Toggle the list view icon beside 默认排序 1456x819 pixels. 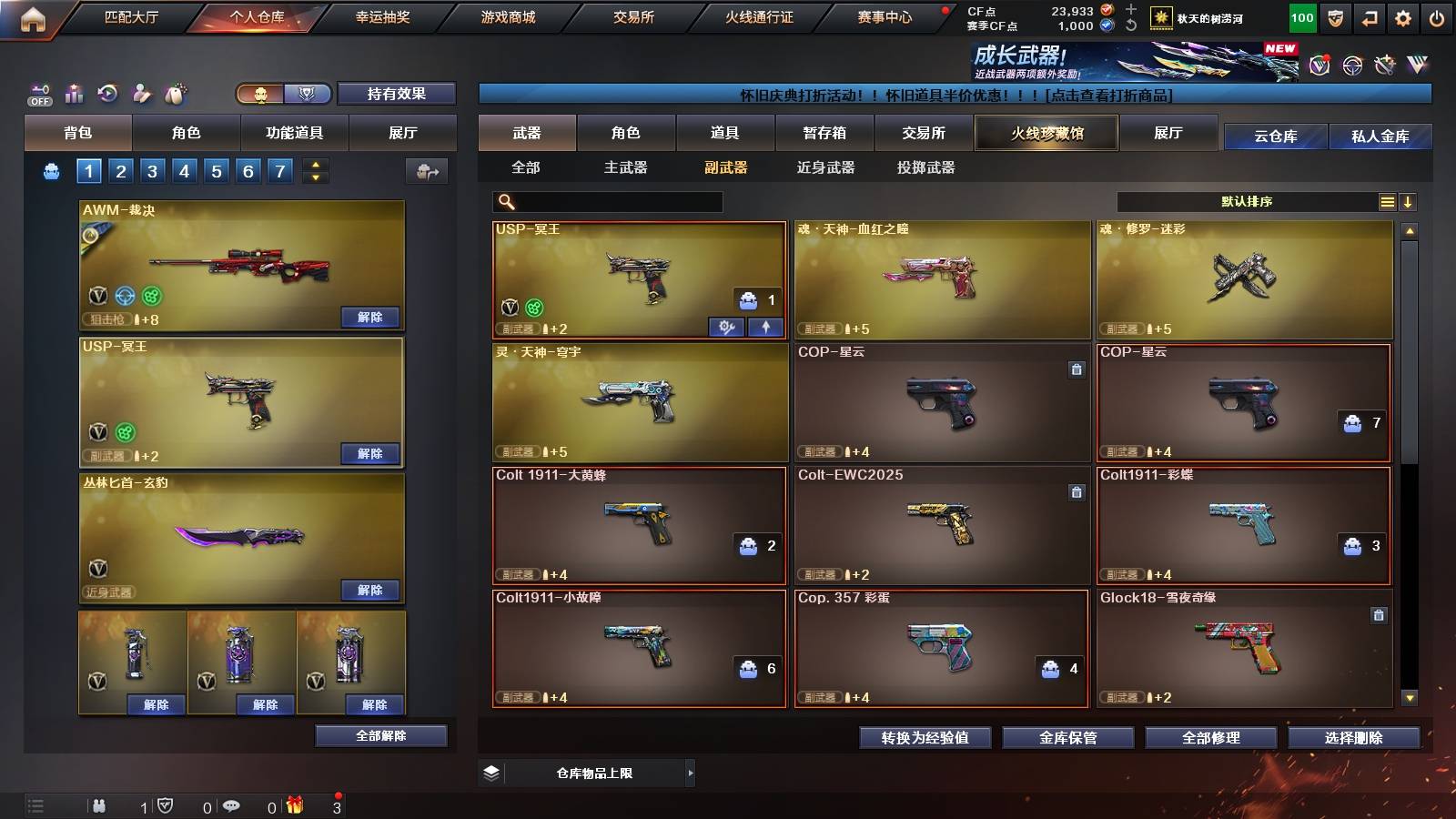pyautogui.click(x=1387, y=201)
